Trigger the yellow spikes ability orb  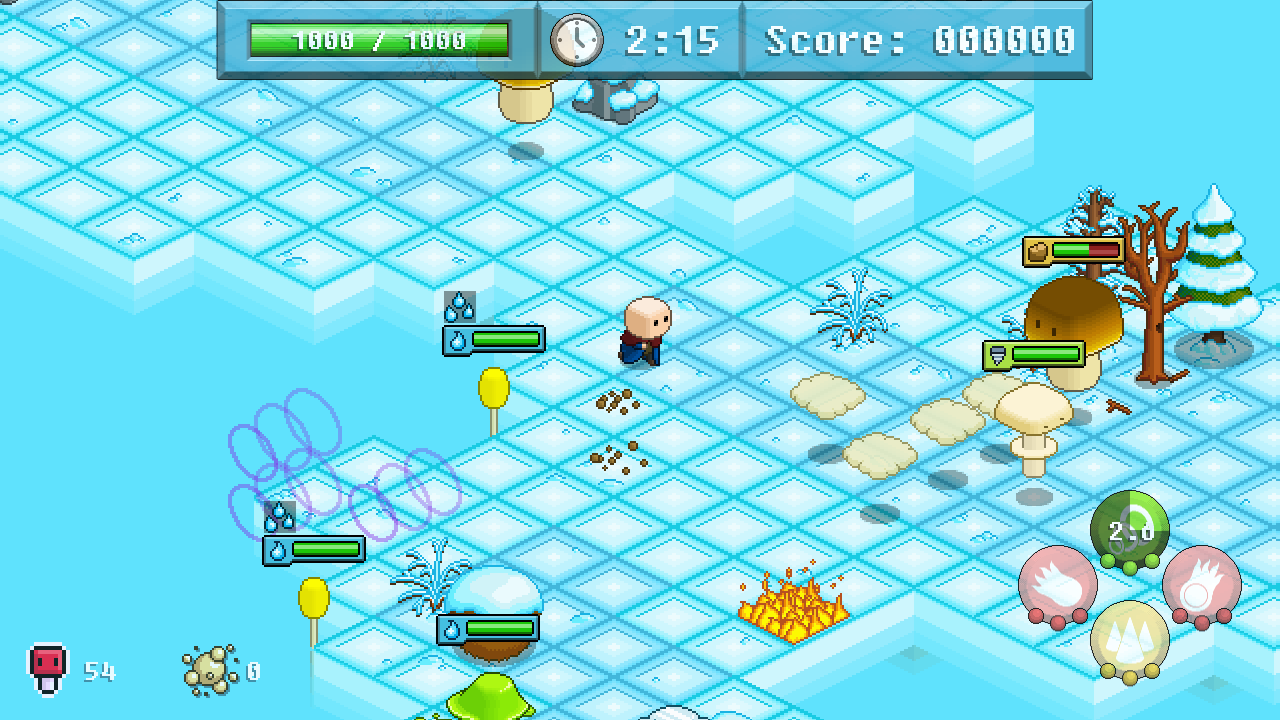click(x=1130, y=640)
